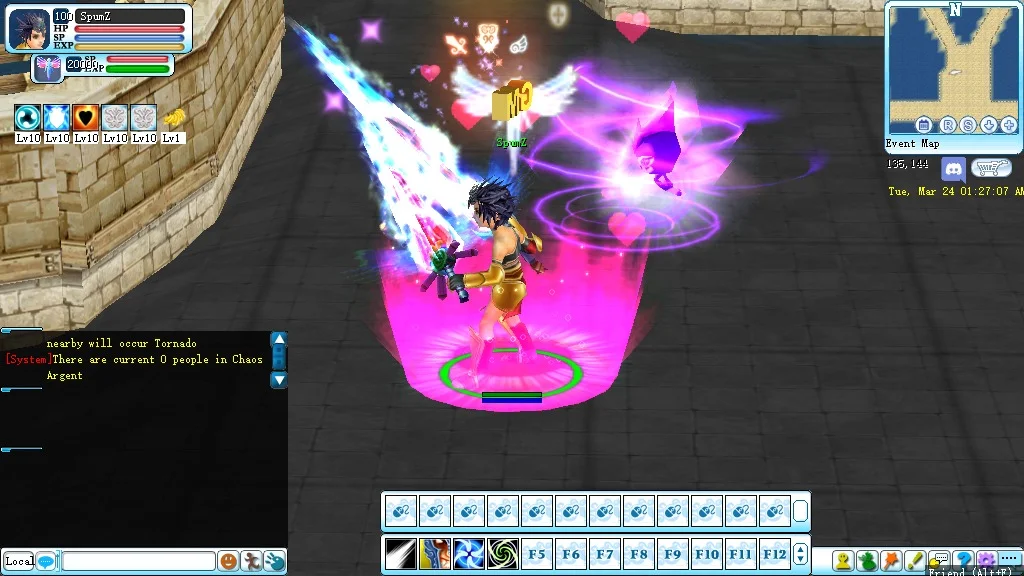The image size is (1024, 576).
Task: Select the fairy pet portrait
Action: tap(46, 67)
